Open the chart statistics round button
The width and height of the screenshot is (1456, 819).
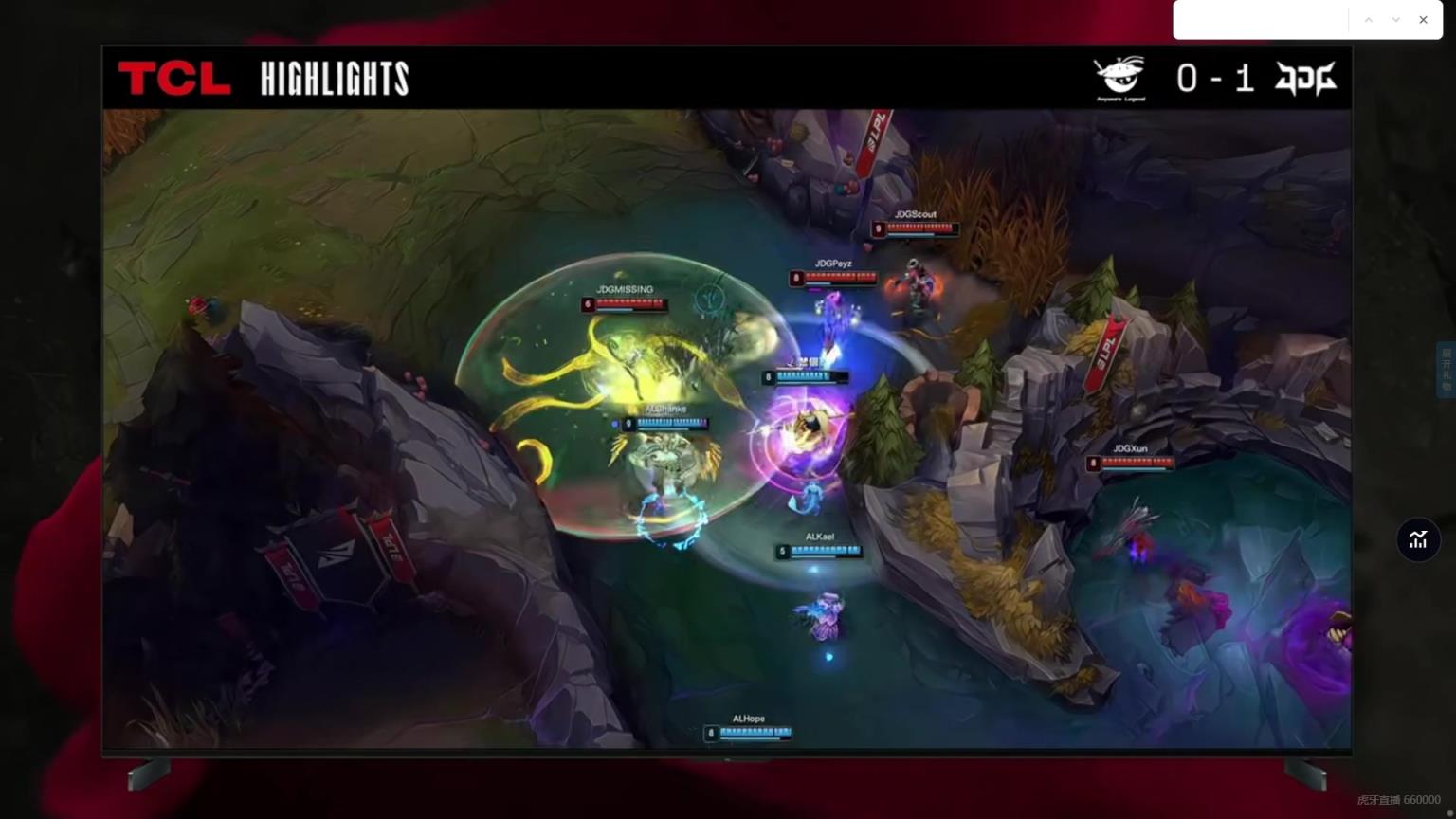pyautogui.click(x=1418, y=539)
